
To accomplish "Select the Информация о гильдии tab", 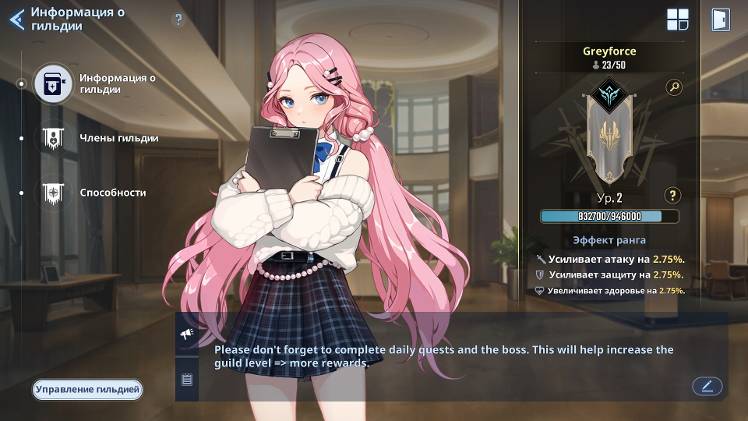I will [x=53, y=83].
